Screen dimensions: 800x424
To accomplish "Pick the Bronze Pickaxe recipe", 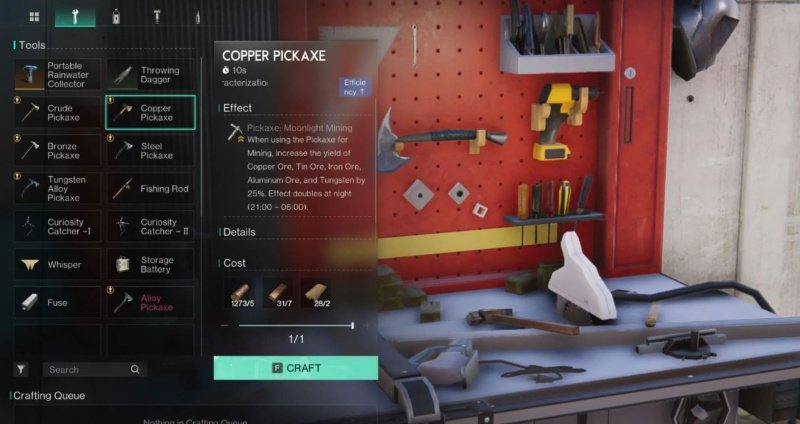I will coord(56,150).
